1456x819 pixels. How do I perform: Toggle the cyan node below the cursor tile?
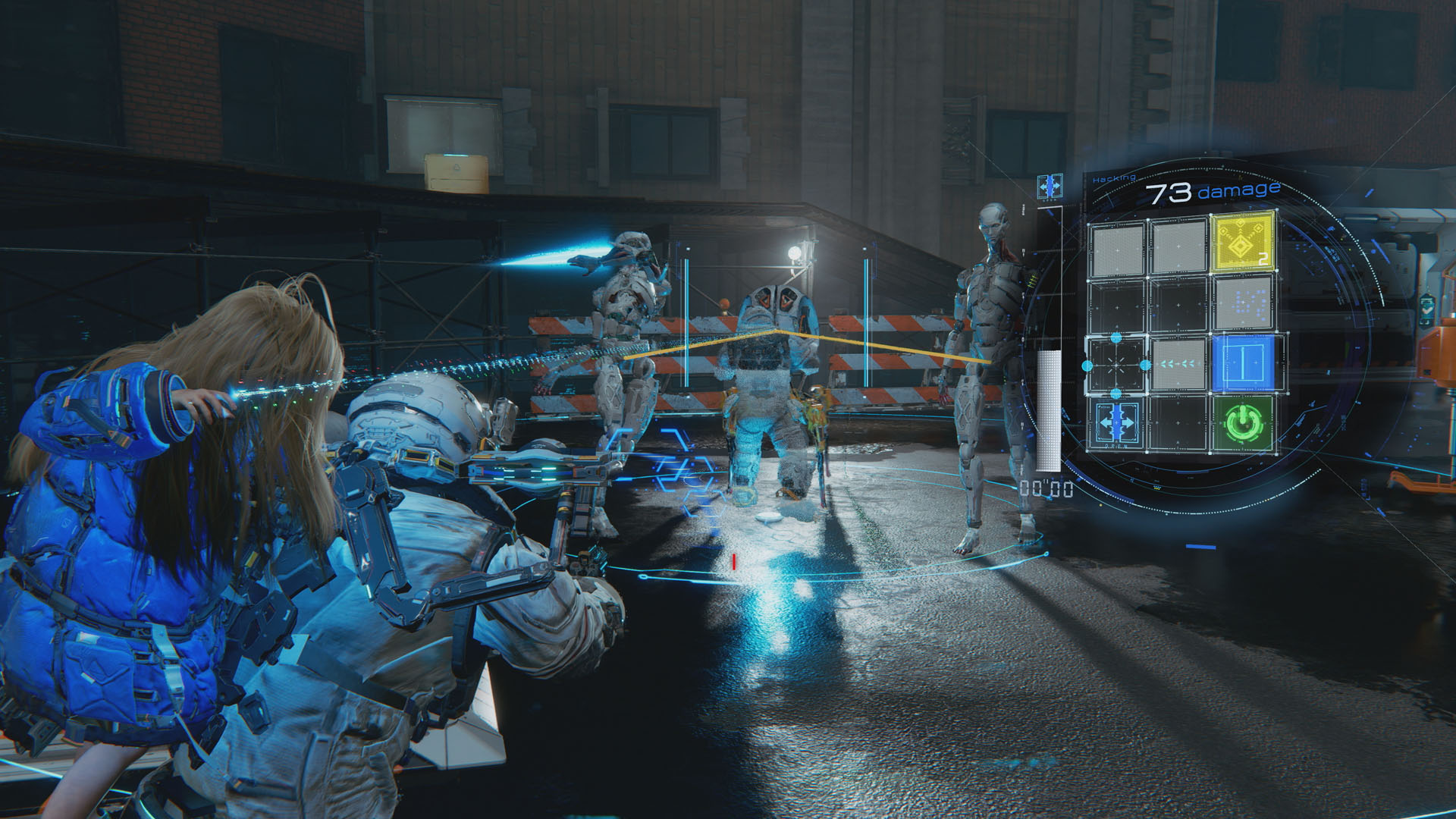[1116, 393]
